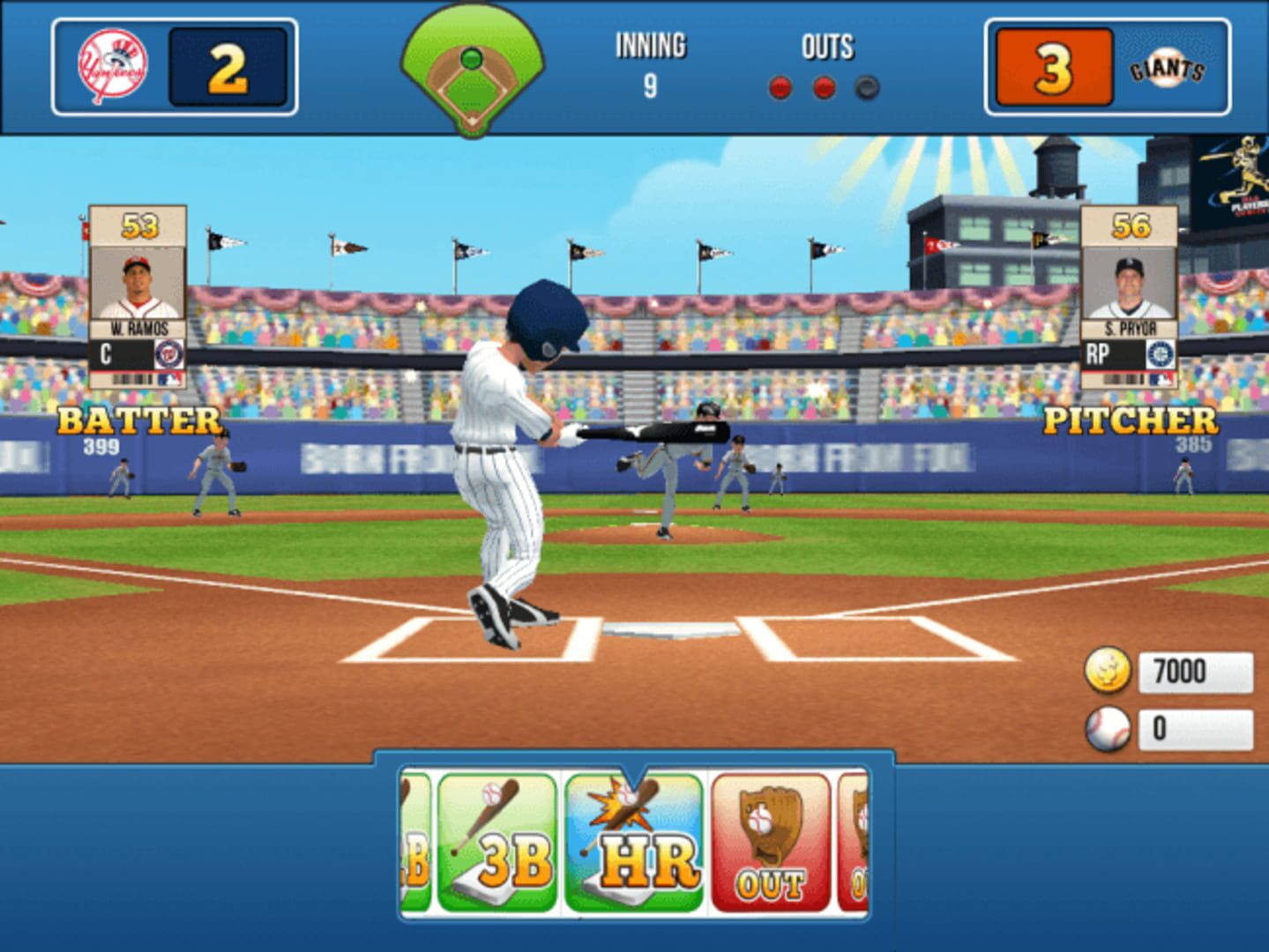The height and width of the screenshot is (952, 1269).
Task: Click the baseball currency icon
Action: (1108, 727)
